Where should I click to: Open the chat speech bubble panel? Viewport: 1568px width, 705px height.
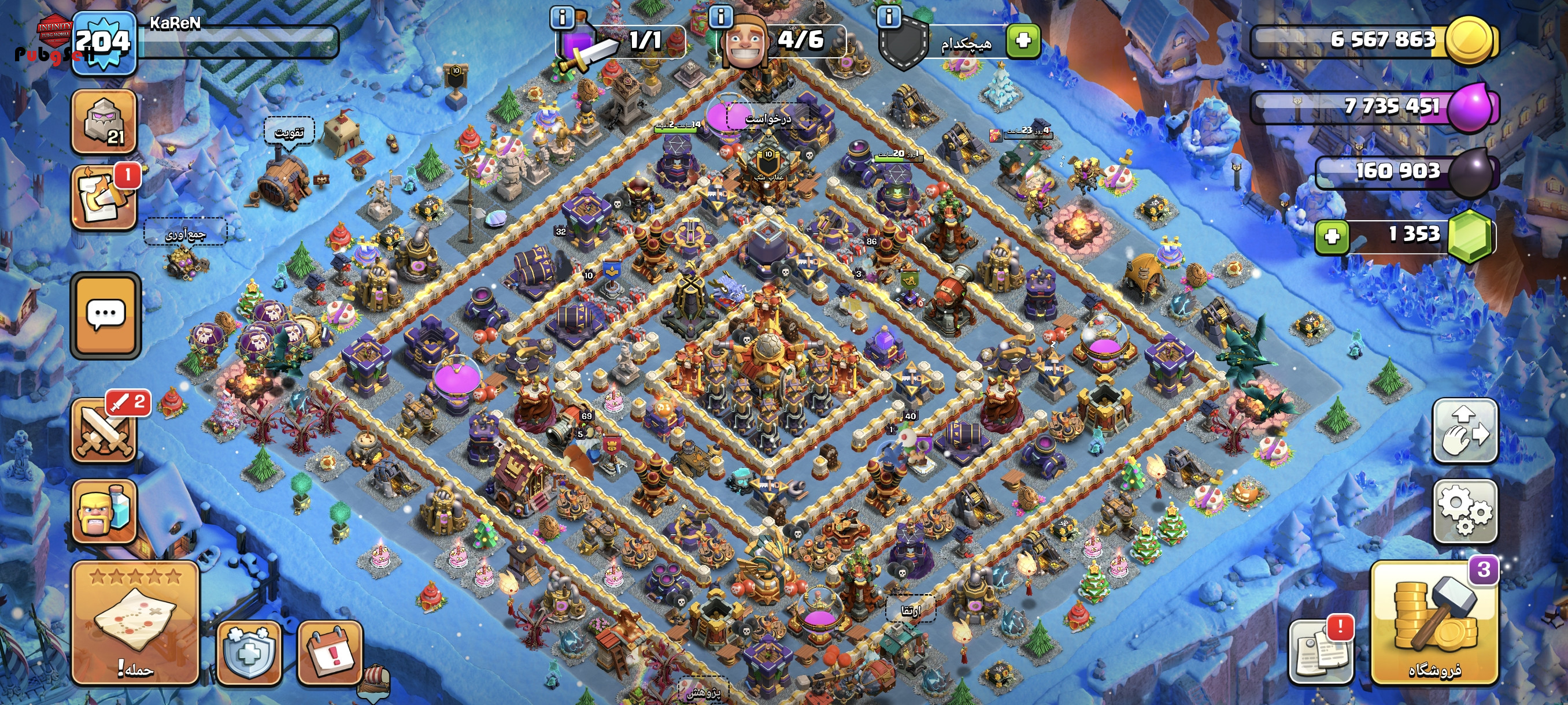pyautogui.click(x=106, y=315)
